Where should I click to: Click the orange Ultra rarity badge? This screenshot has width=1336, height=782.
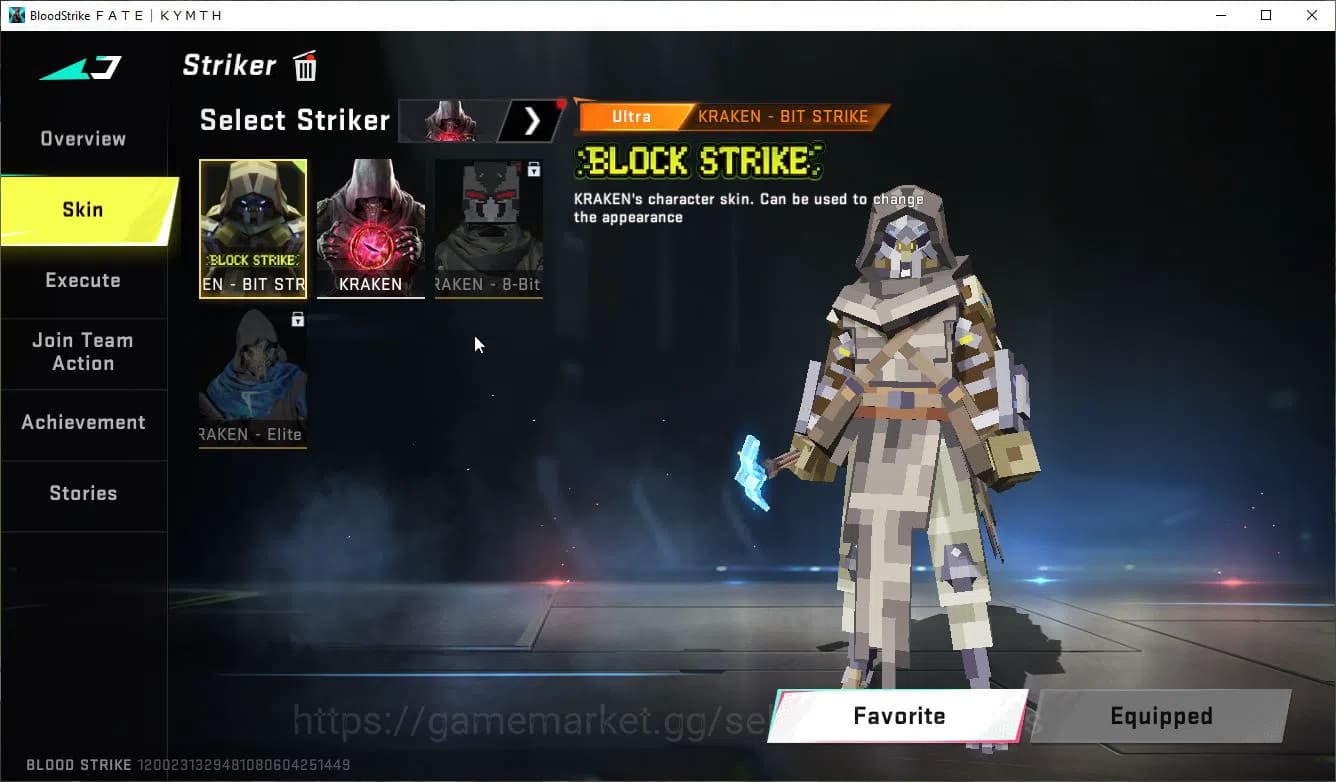(630, 116)
